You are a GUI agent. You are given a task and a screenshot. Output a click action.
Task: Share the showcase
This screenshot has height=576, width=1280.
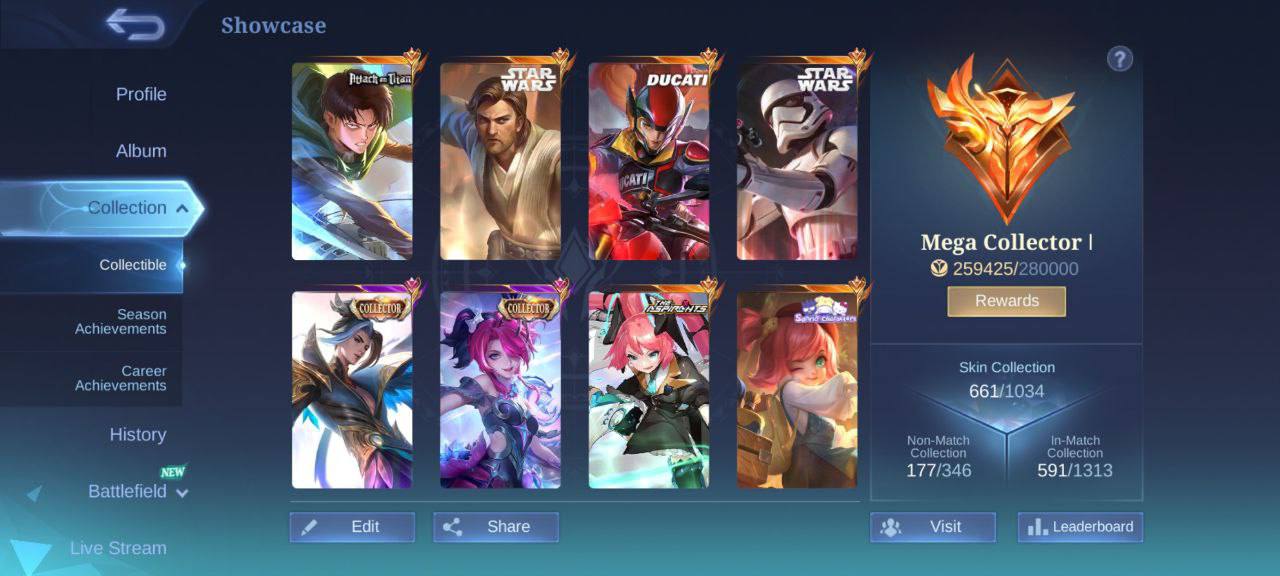pos(496,527)
